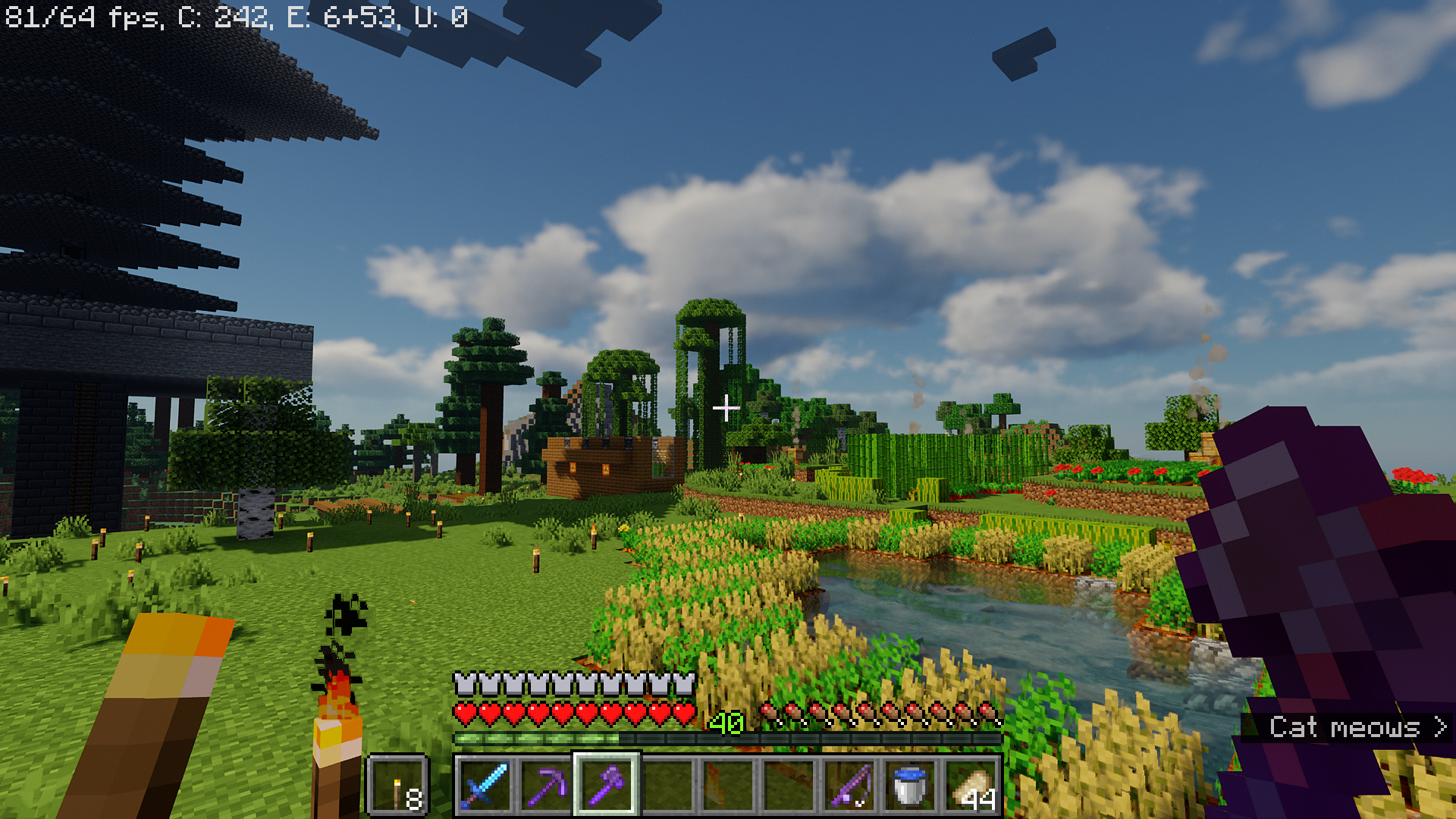
Task: Expand the Cat meows subtitle chevron
Action: coord(1439,728)
